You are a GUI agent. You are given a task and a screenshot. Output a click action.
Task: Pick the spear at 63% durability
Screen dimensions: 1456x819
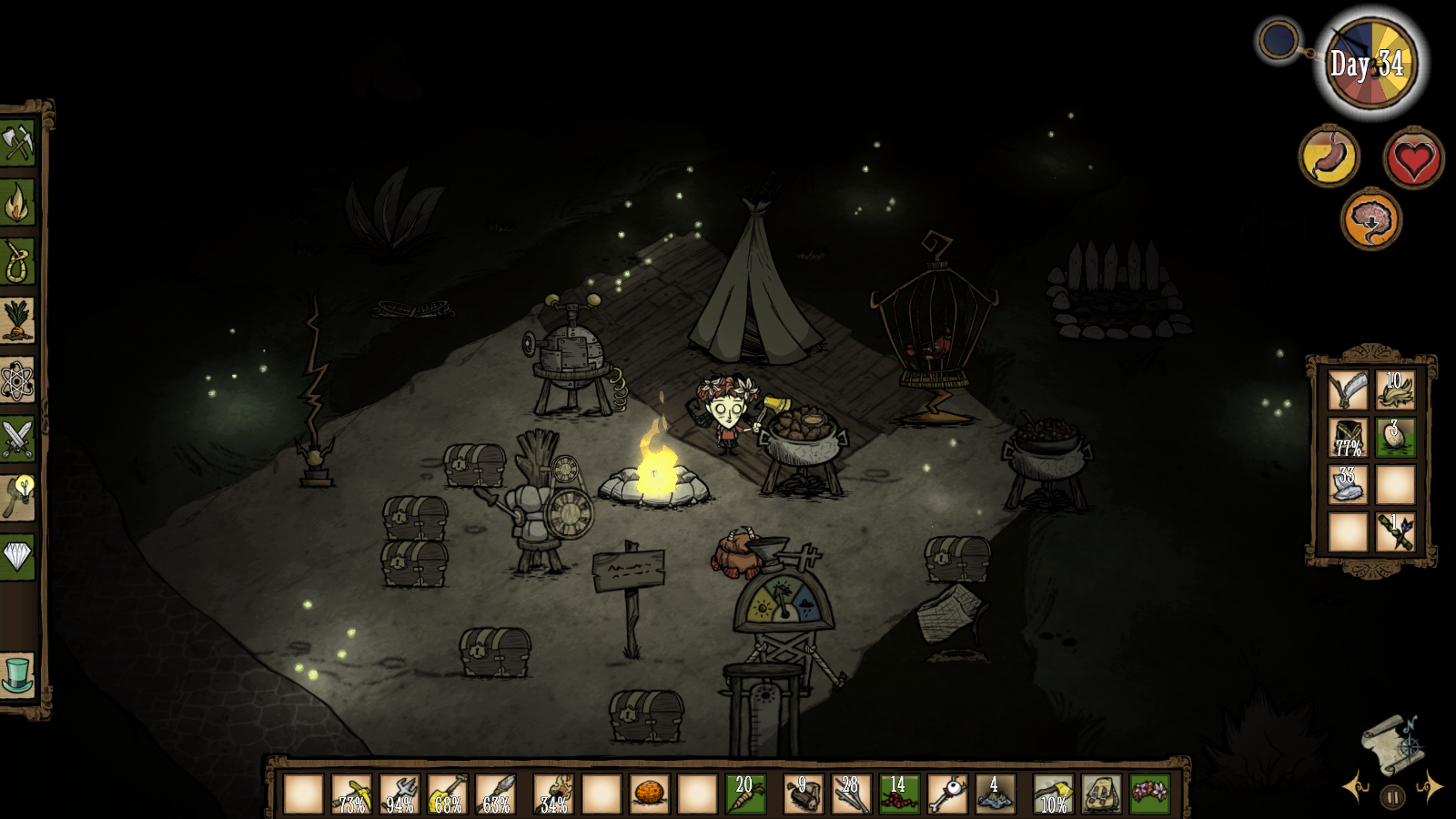[495, 794]
